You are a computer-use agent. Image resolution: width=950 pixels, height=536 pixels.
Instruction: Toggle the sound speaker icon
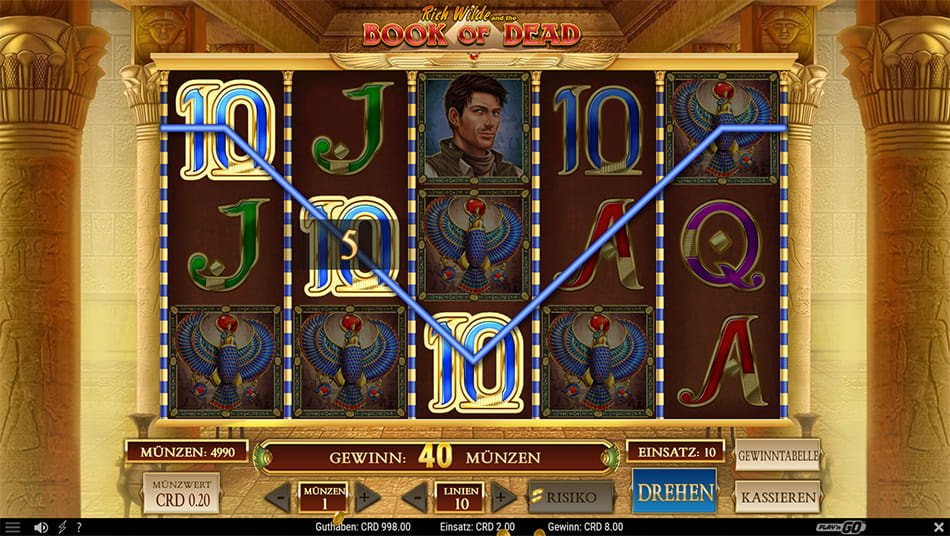41,527
